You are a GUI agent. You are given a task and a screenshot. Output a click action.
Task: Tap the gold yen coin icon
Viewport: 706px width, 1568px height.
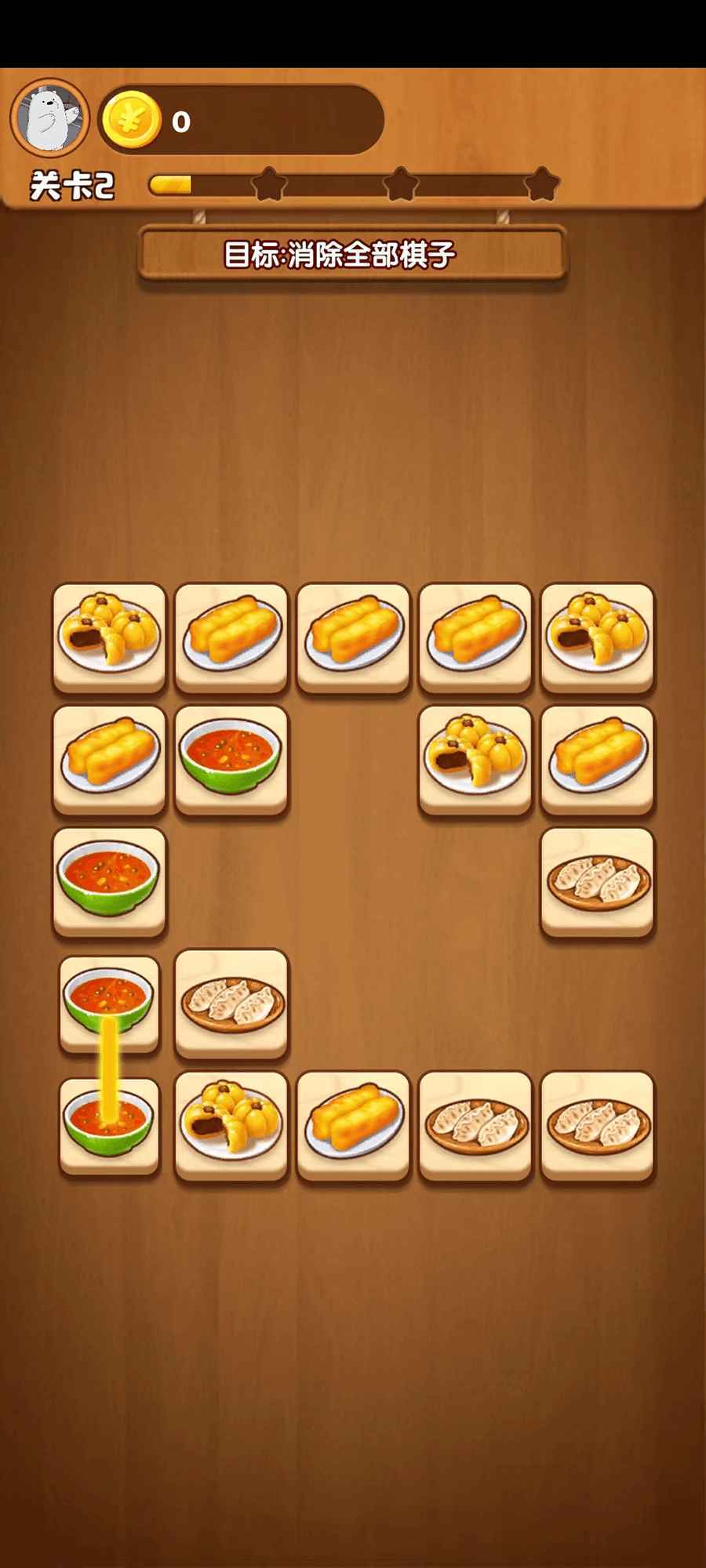(x=131, y=120)
